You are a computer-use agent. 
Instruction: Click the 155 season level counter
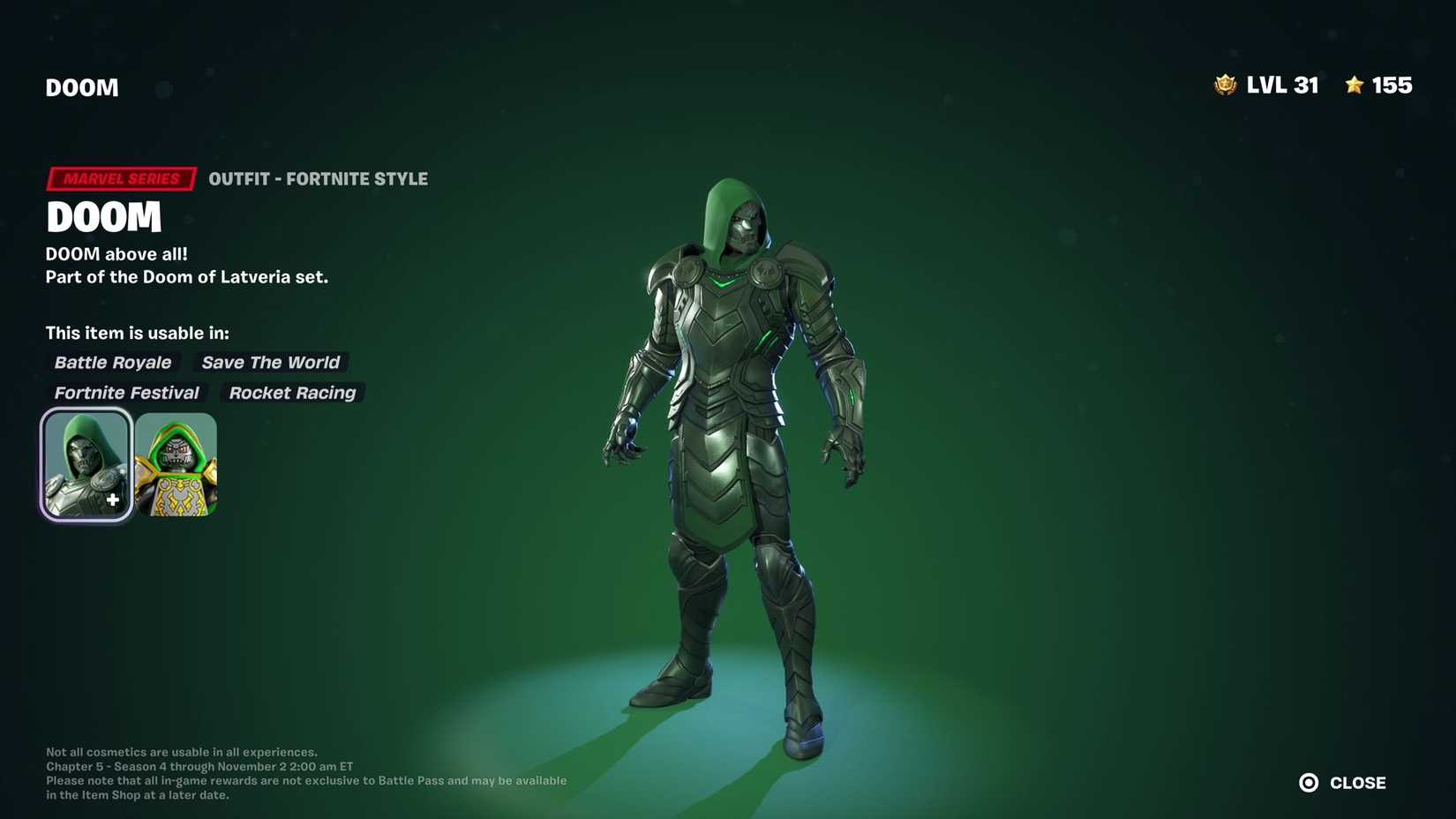(1392, 85)
